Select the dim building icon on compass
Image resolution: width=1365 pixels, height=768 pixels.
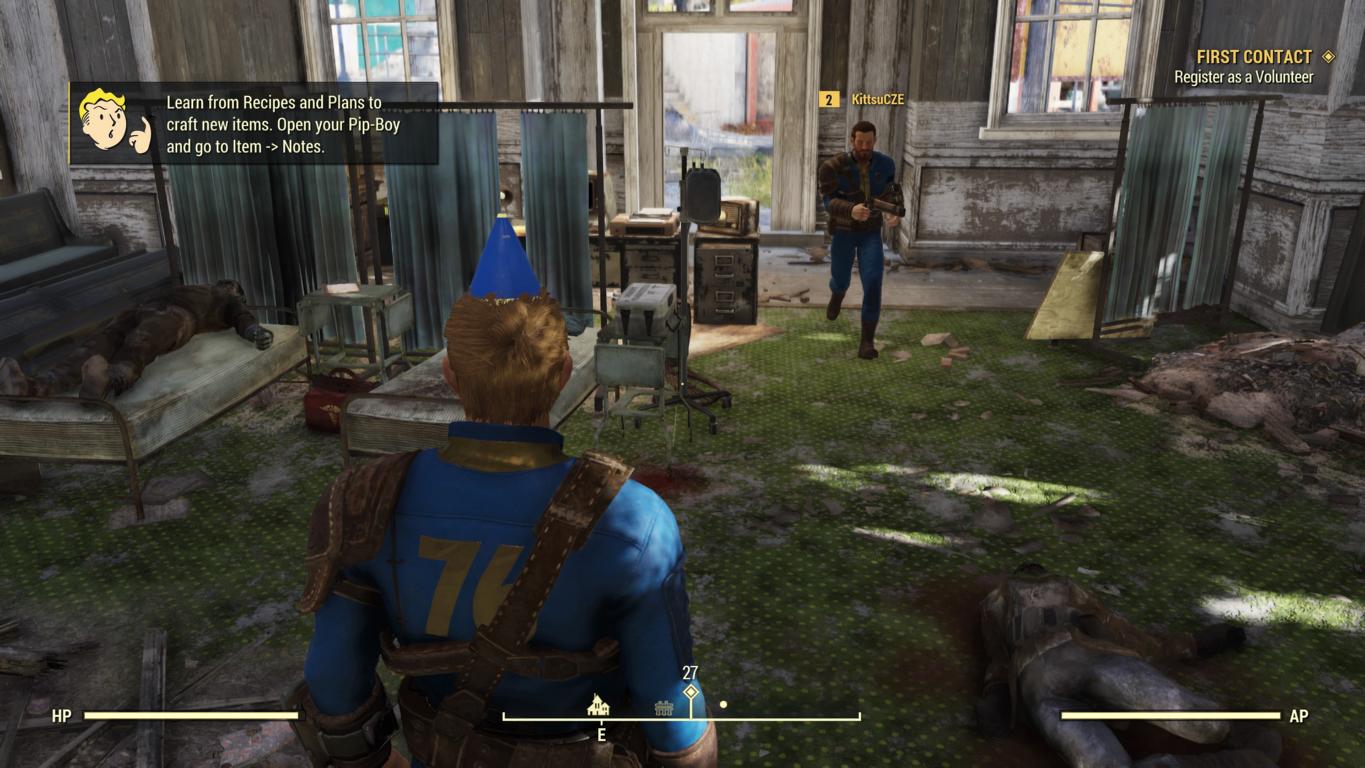(663, 708)
